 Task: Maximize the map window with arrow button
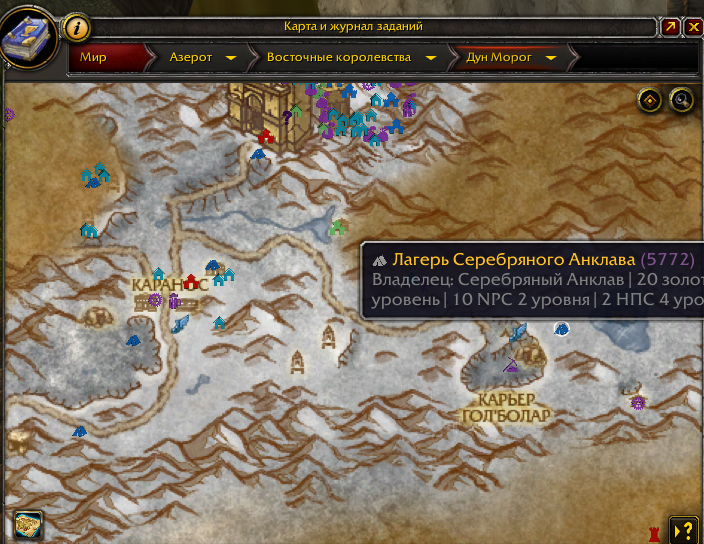(671, 27)
